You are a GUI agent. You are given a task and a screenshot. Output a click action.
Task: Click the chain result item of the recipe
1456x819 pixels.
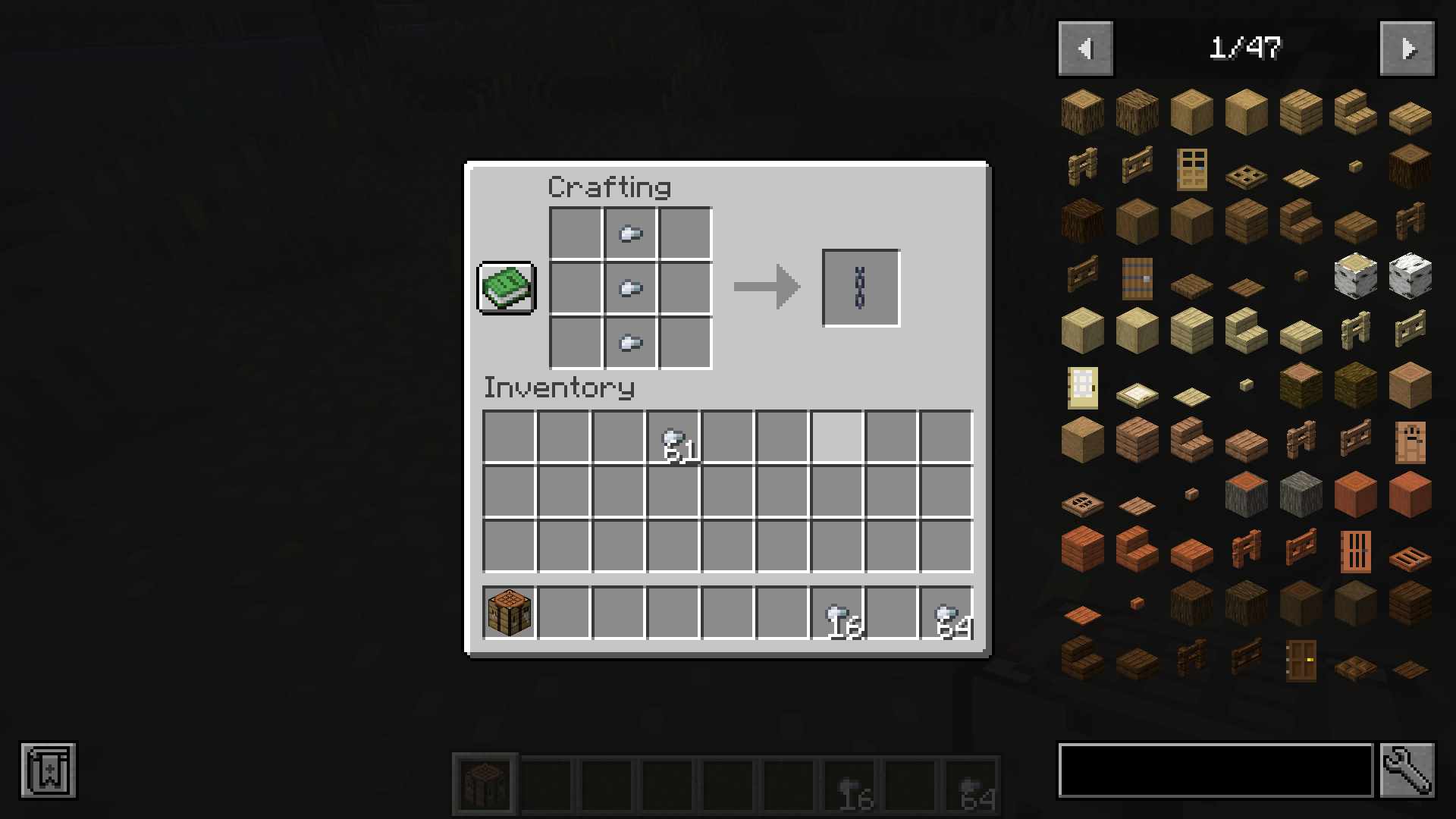(x=861, y=287)
